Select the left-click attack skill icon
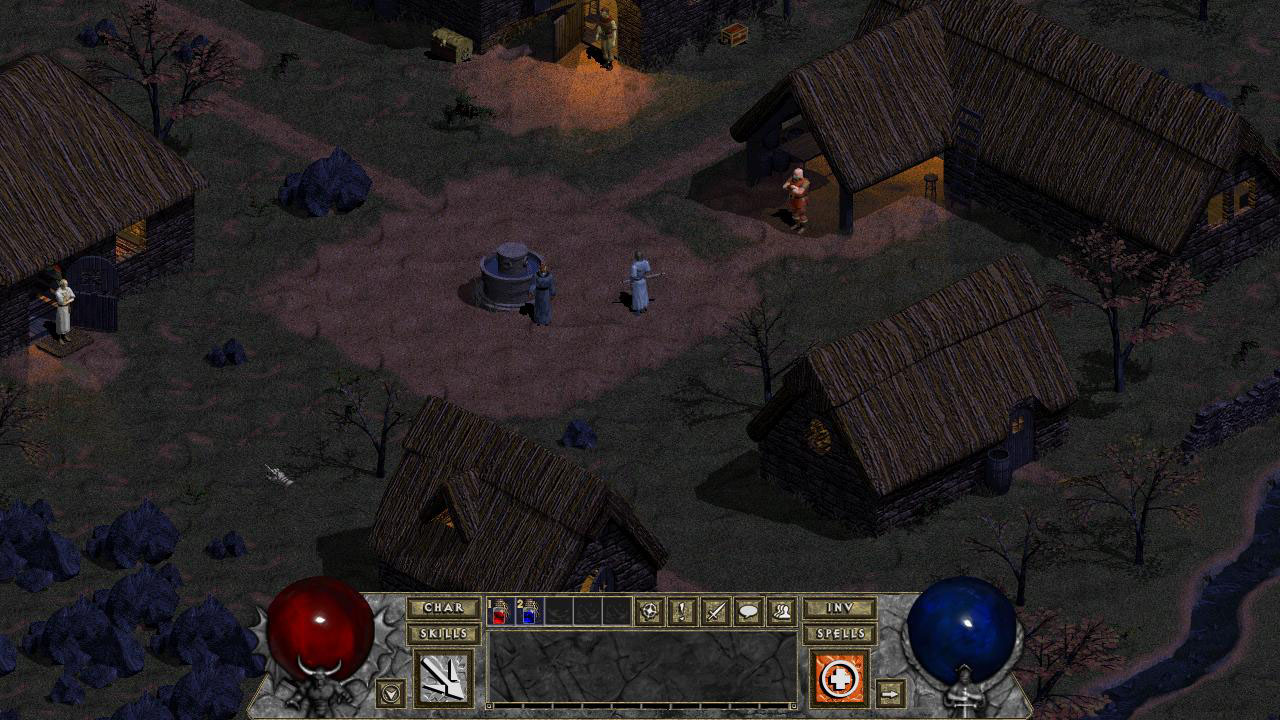Viewport: 1280px width, 720px height. click(x=443, y=678)
